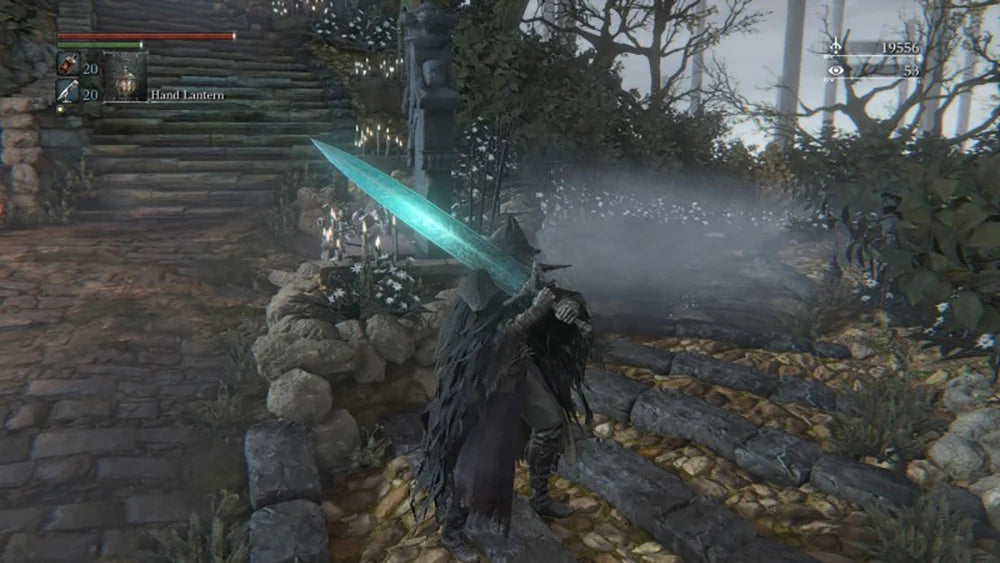Click the Insight eye icon
The image size is (1000, 563).
(835, 71)
